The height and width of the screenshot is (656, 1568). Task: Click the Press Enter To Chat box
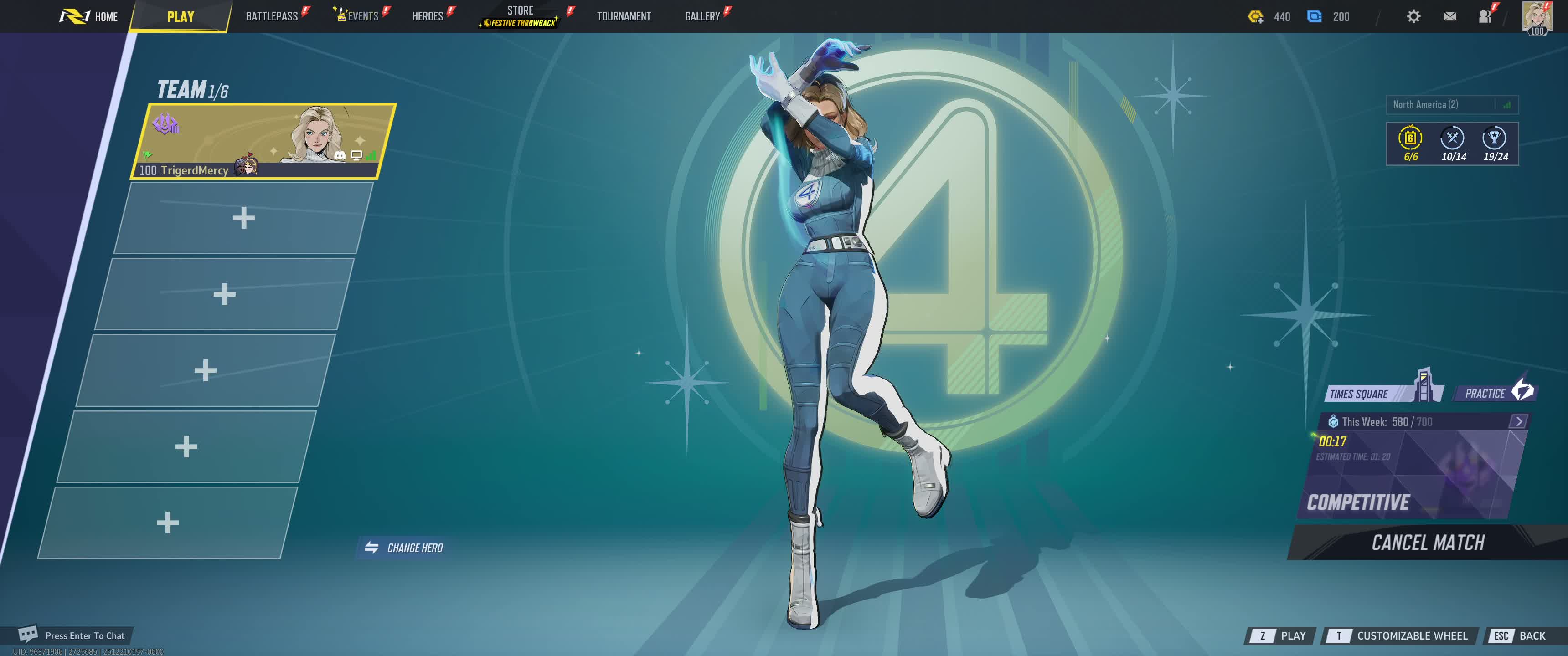pyautogui.click(x=73, y=635)
